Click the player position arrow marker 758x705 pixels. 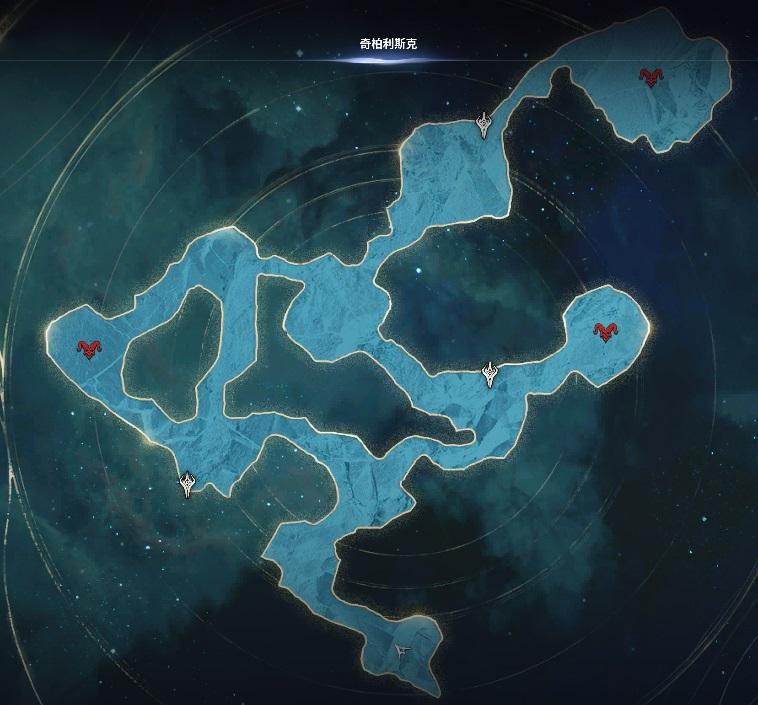coord(403,650)
